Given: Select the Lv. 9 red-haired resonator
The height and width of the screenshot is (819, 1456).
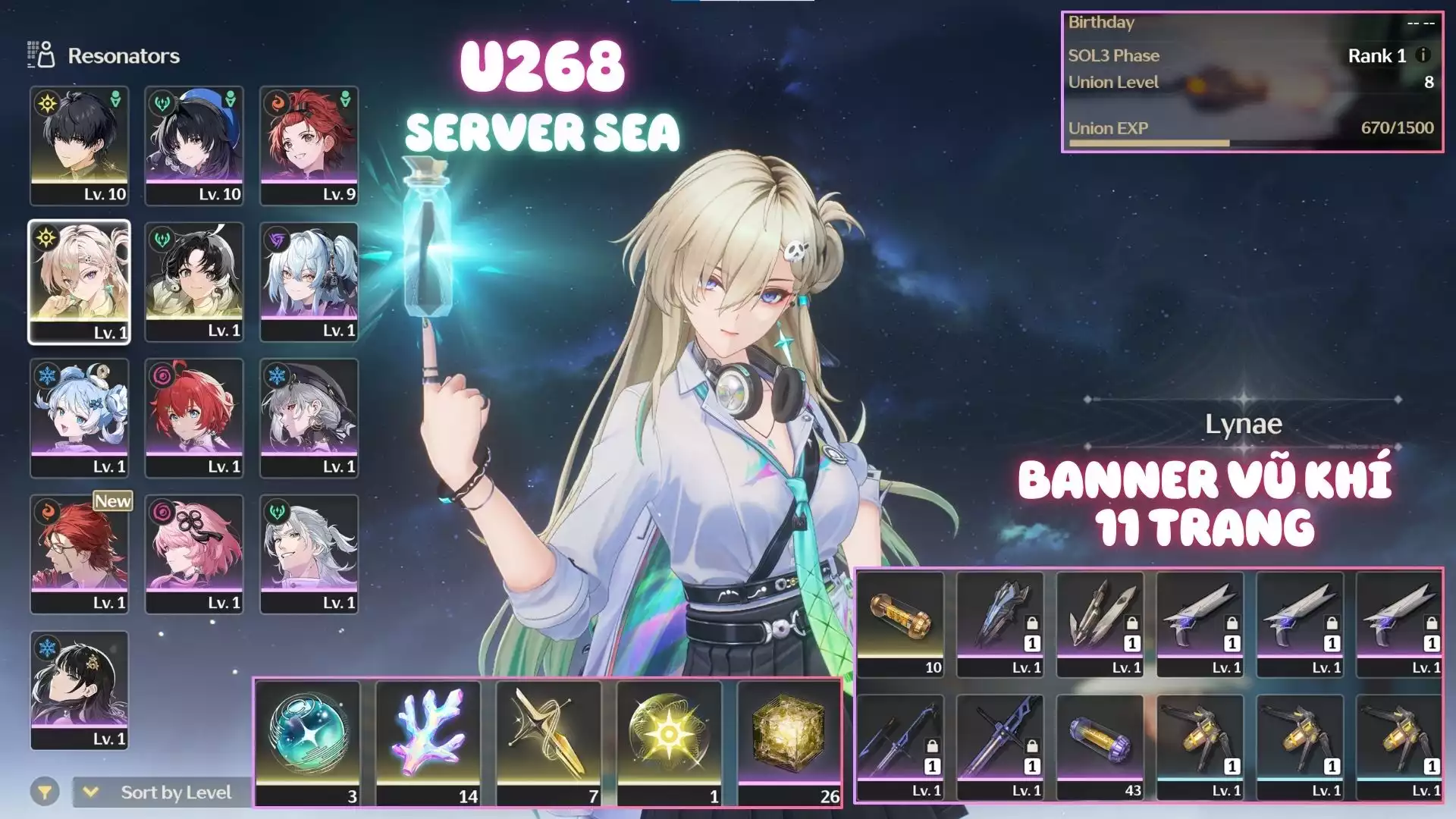Looking at the screenshot, I should point(309,146).
